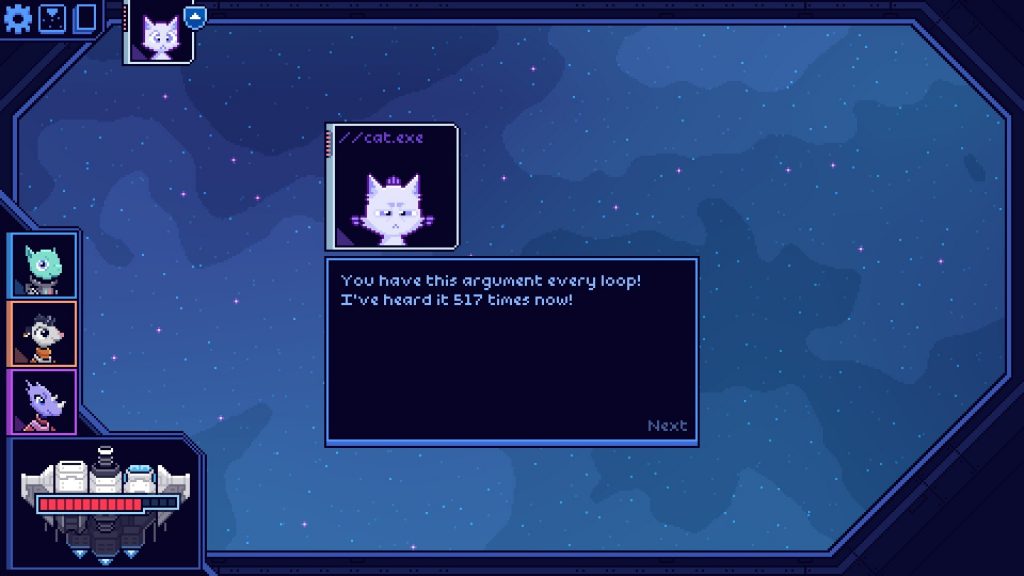Image resolution: width=1024 pixels, height=576 pixels.
Task: Choose the goat crew member portrait
Action: click(43, 333)
